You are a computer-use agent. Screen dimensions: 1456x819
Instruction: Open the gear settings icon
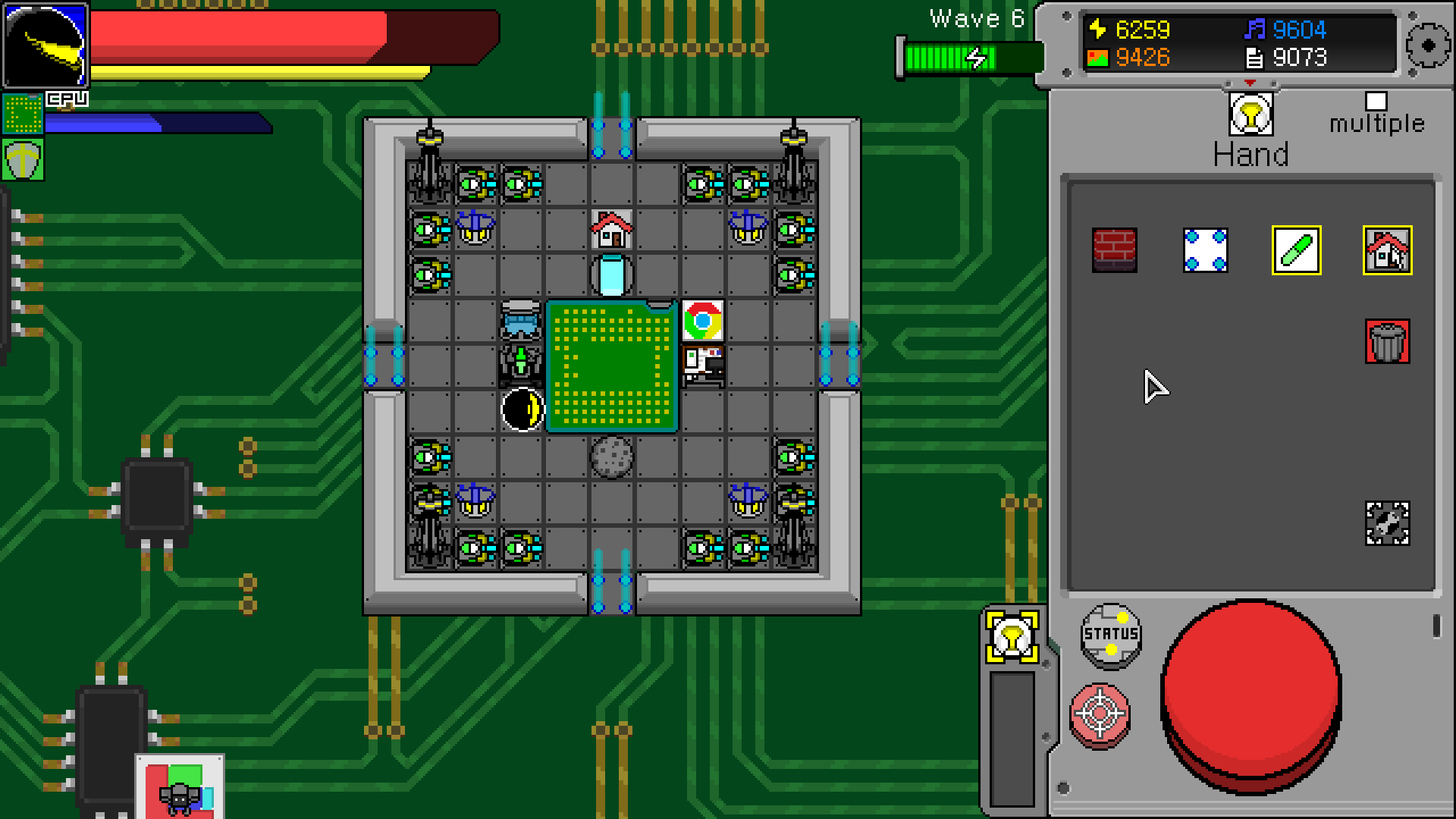click(x=1426, y=45)
